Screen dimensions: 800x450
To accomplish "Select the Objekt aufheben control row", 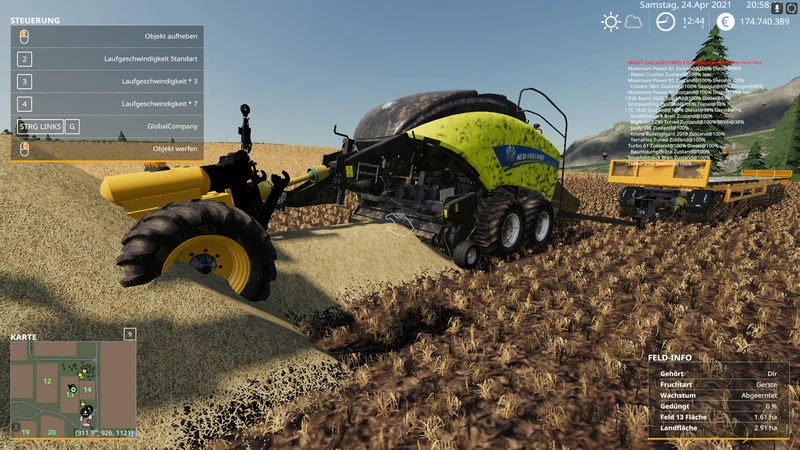I will pos(107,37).
